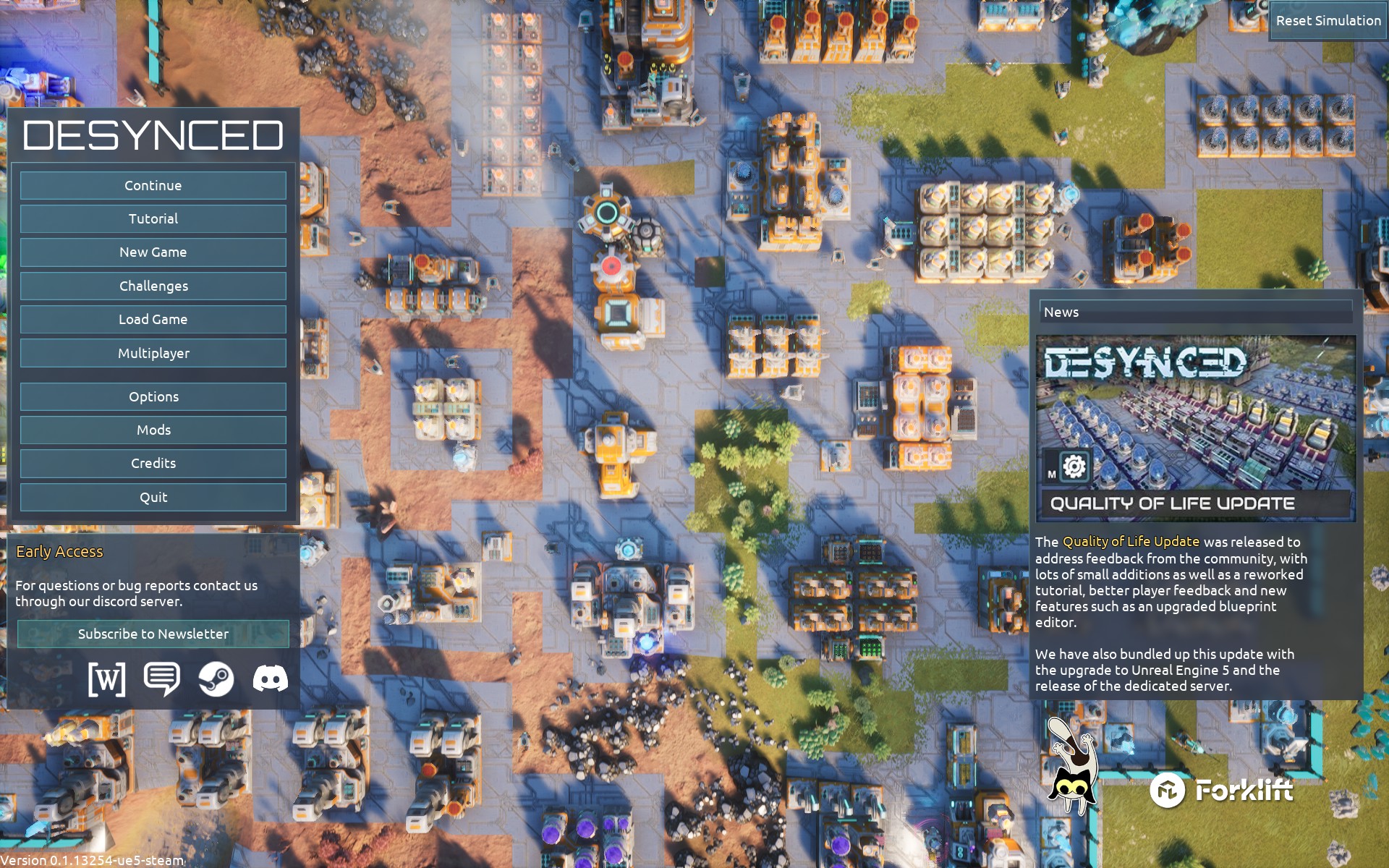Start a New Game
The height and width of the screenshot is (868, 1389).
click(153, 252)
